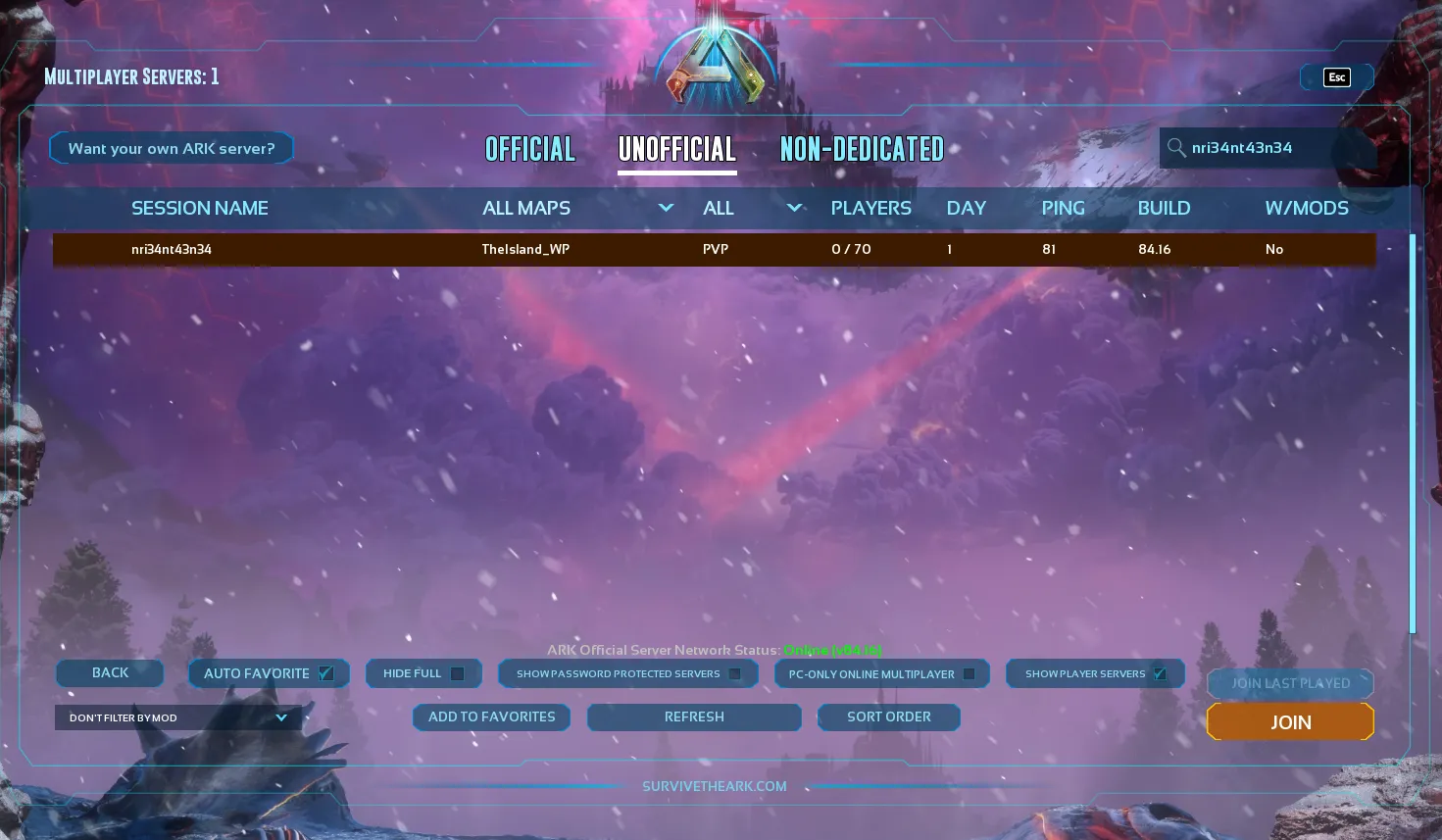Open the Don't Filter By Mod dropdown
1442x840 pixels.
(x=176, y=717)
